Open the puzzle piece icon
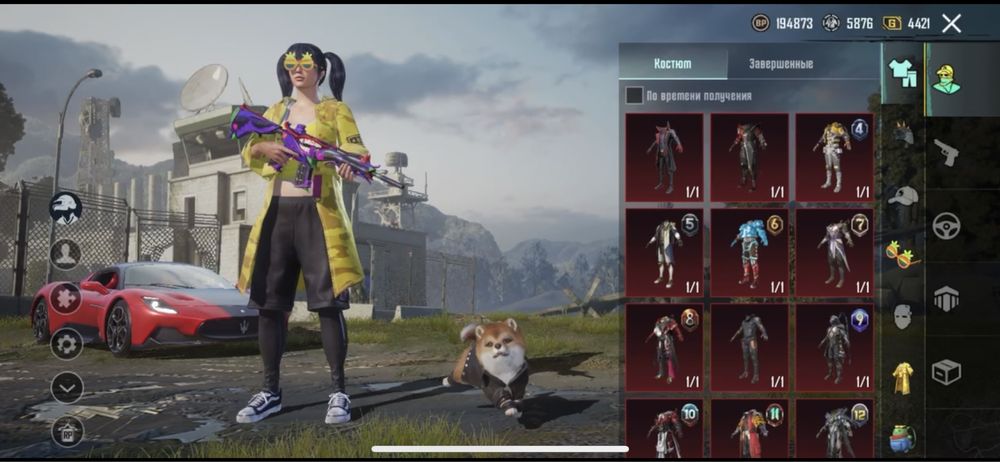 [x=66, y=298]
